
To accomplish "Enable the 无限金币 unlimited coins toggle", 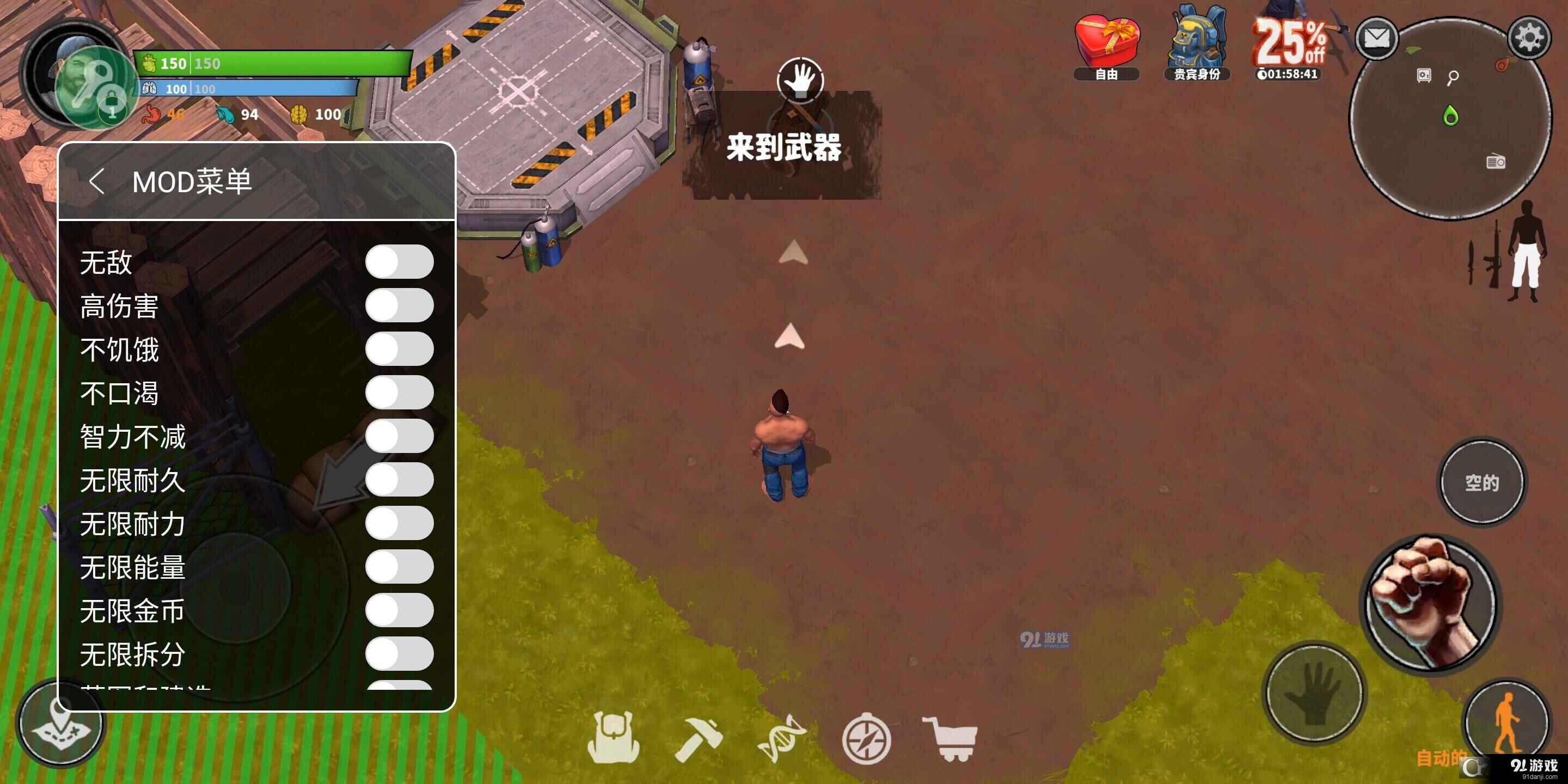I will (x=400, y=613).
